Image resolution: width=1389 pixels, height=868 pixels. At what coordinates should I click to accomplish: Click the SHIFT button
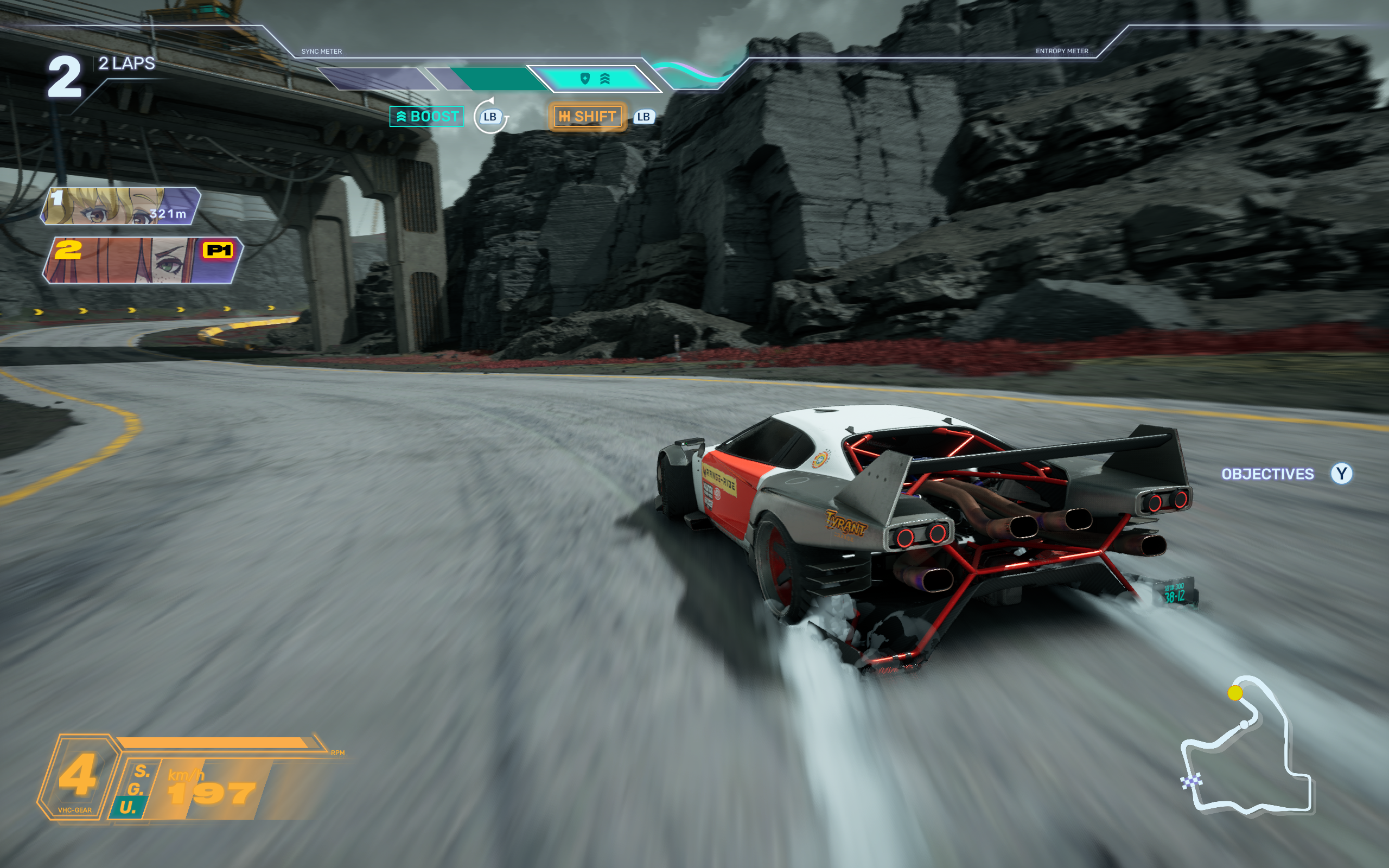(x=587, y=117)
